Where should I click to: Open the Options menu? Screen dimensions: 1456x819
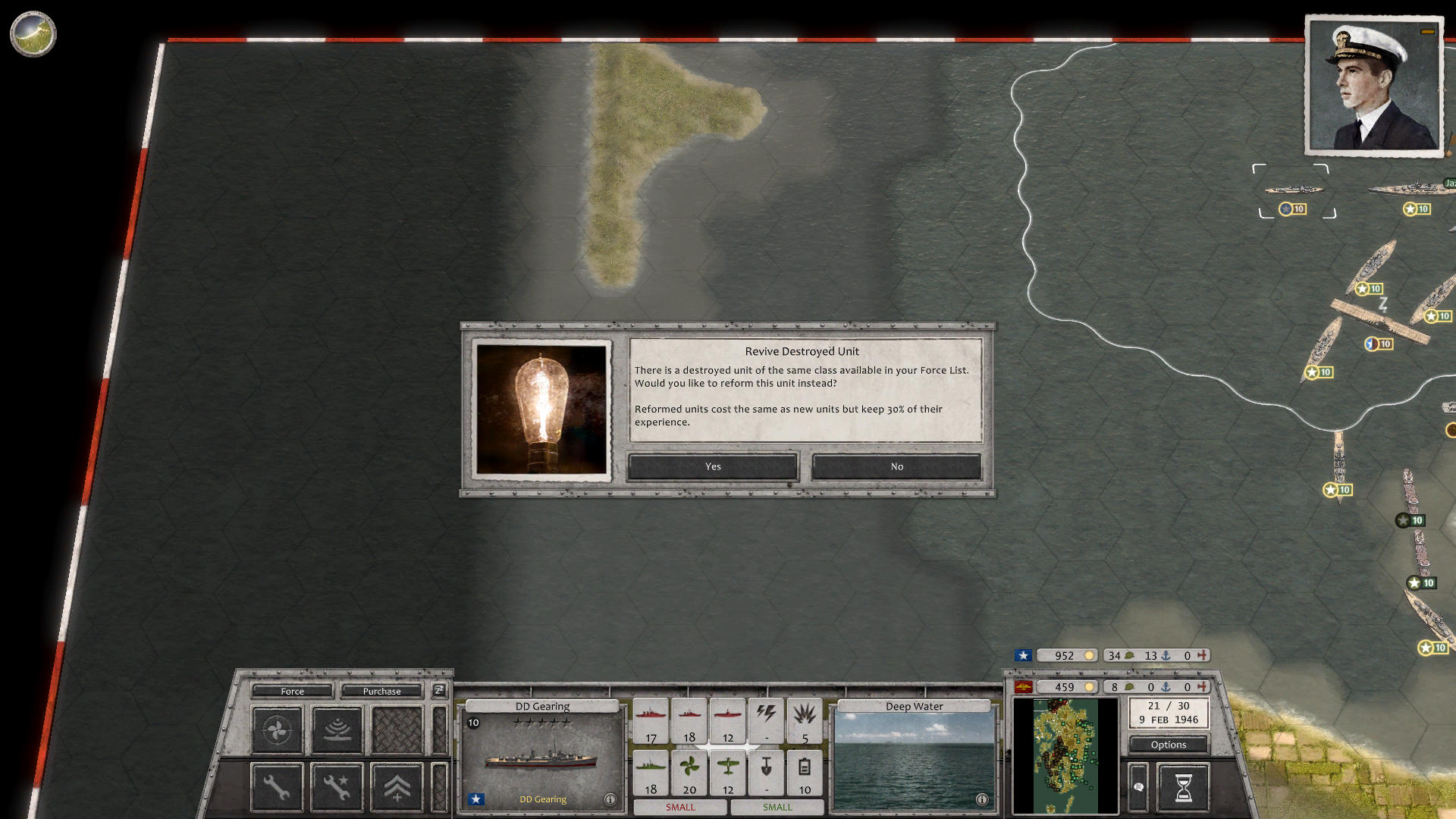1169,745
